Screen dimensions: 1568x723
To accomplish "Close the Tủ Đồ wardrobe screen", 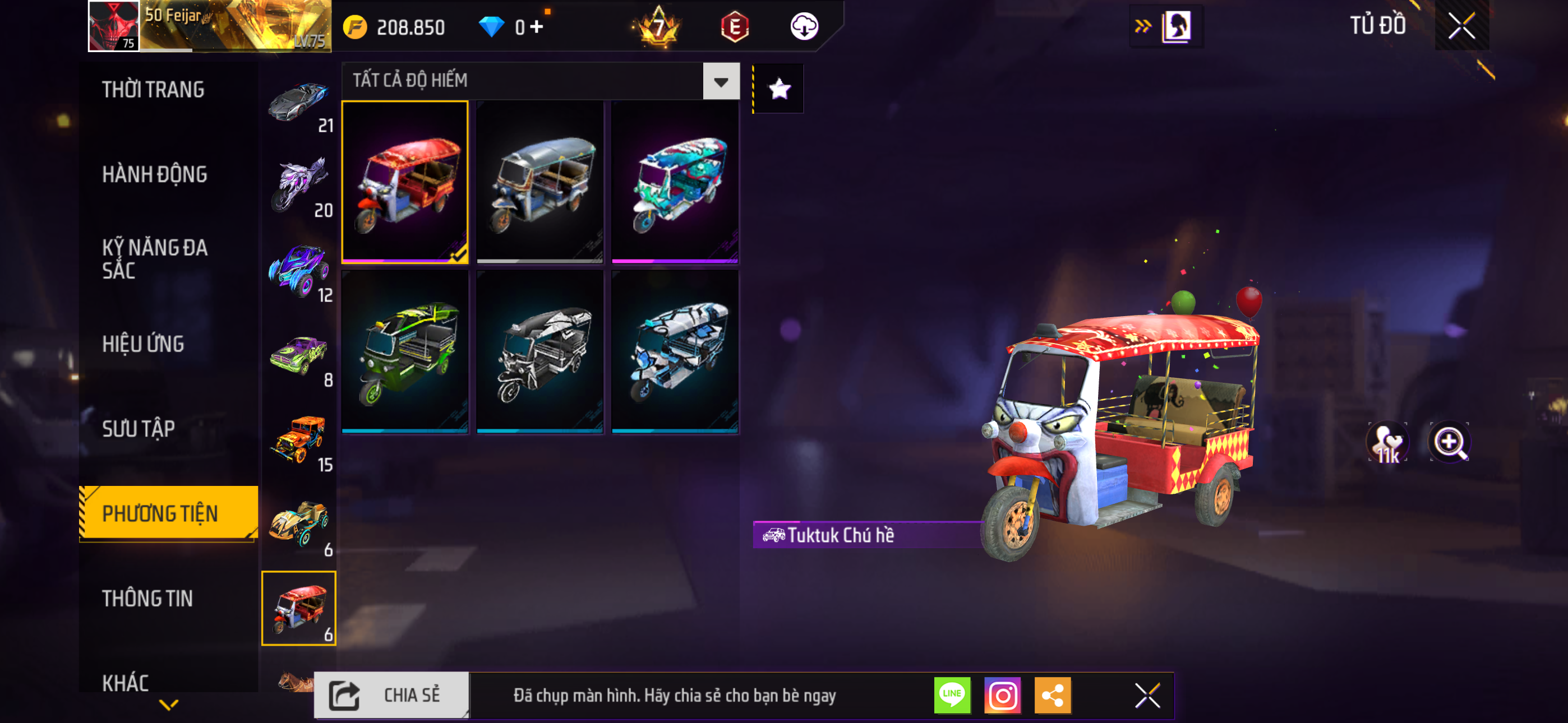I will (x=1461, y=26).
